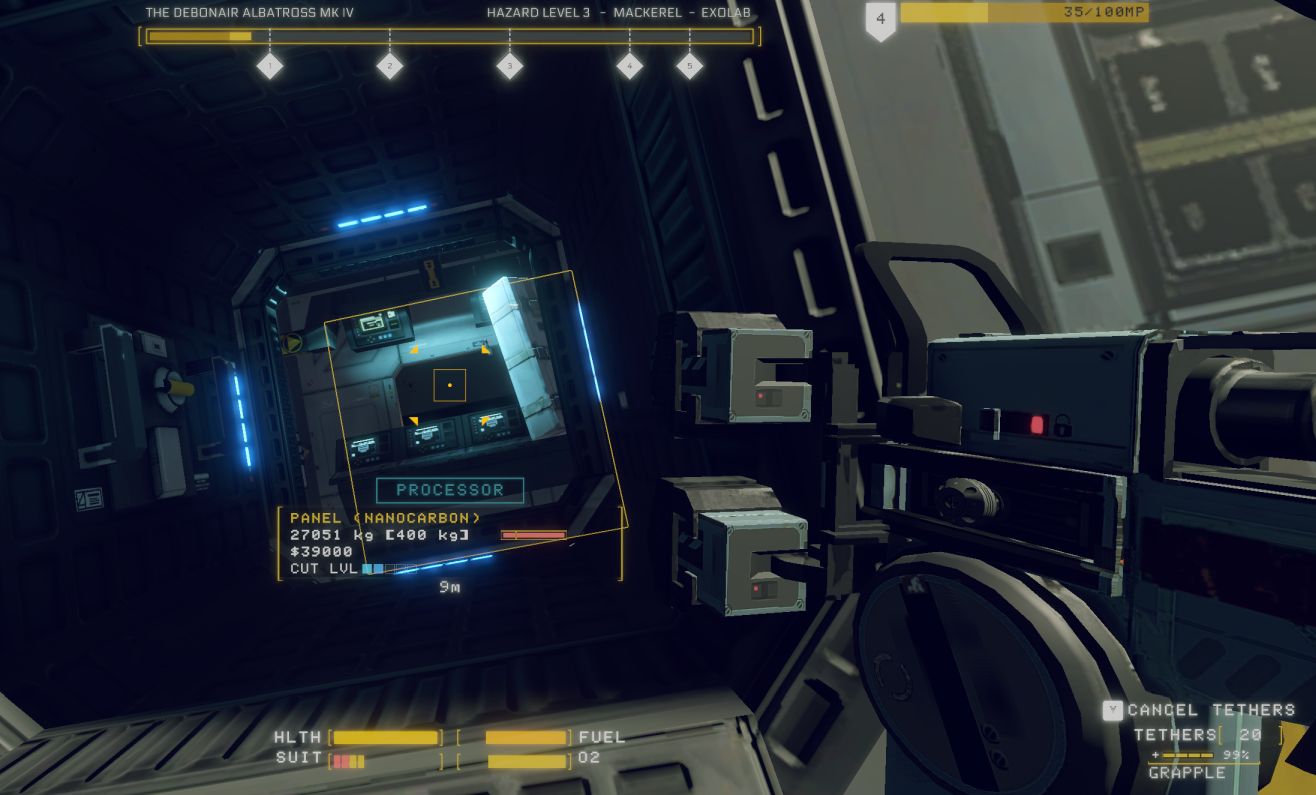Click the Grapple tool indicator

pyautogui.click(x=1187, y=772)
